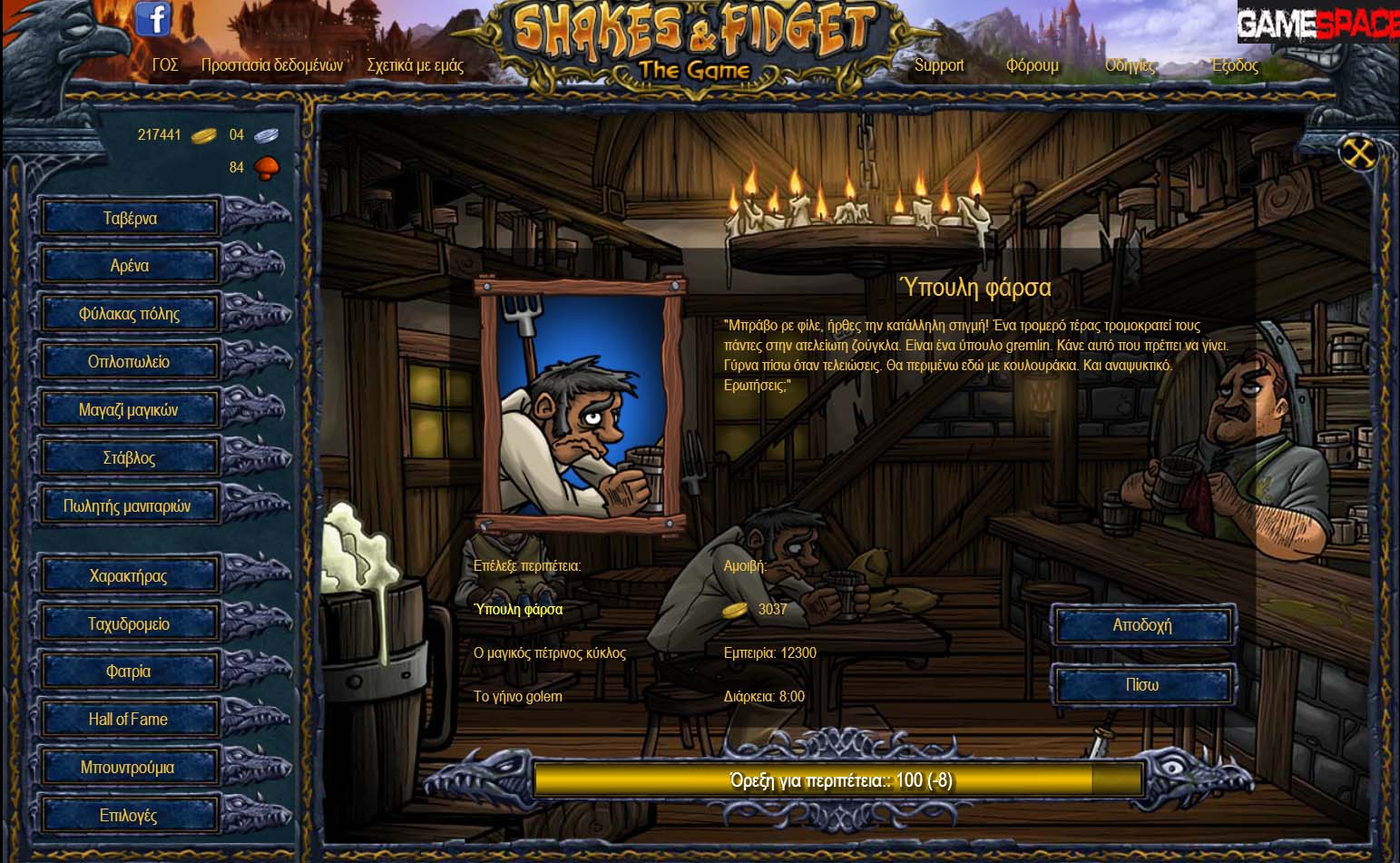Open the Πωλητής μανιταριών mushroom dealer
The image size is (1400, 863).
coord(129,506)
